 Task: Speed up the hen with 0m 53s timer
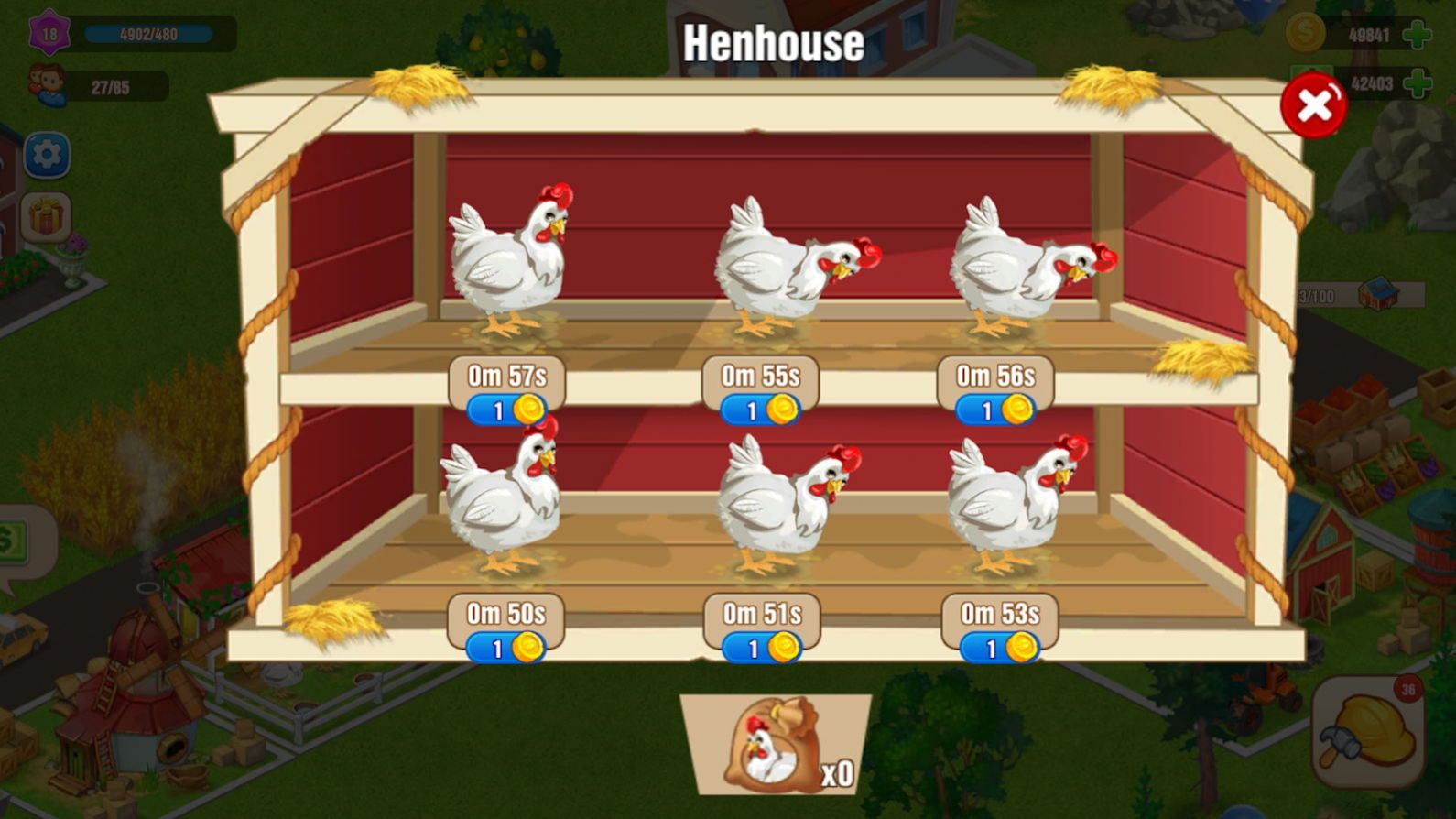coord(999,648)
